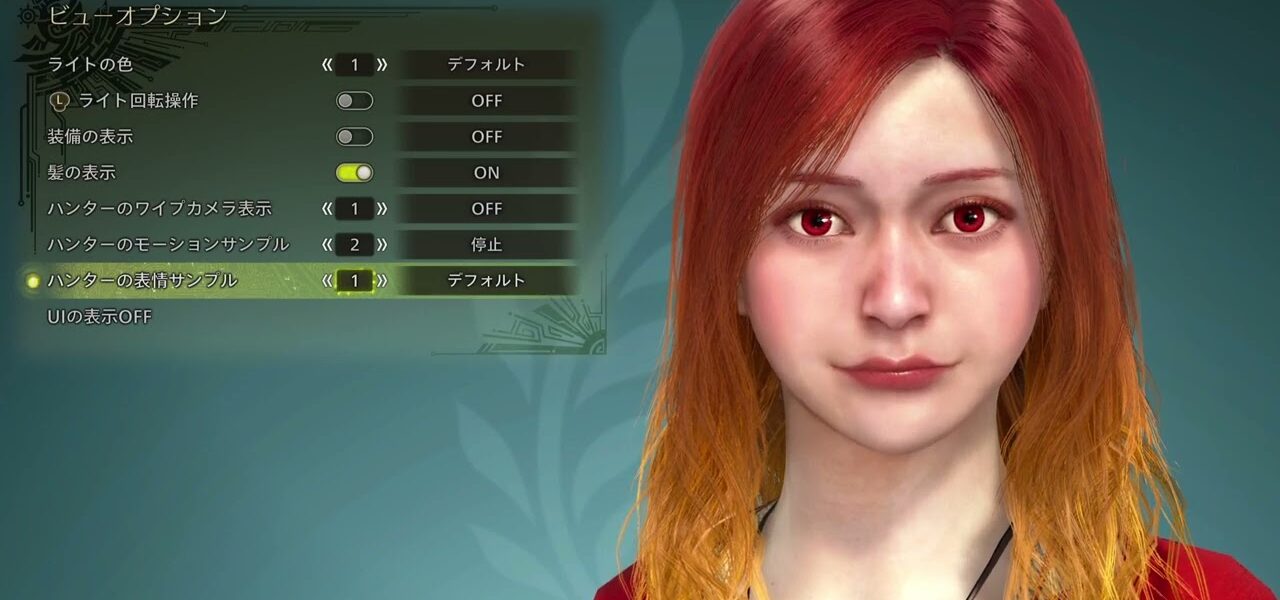Select the ハンターのワイプカメラ表示 row
1280x600 pixels.
(x=159, y=209)
